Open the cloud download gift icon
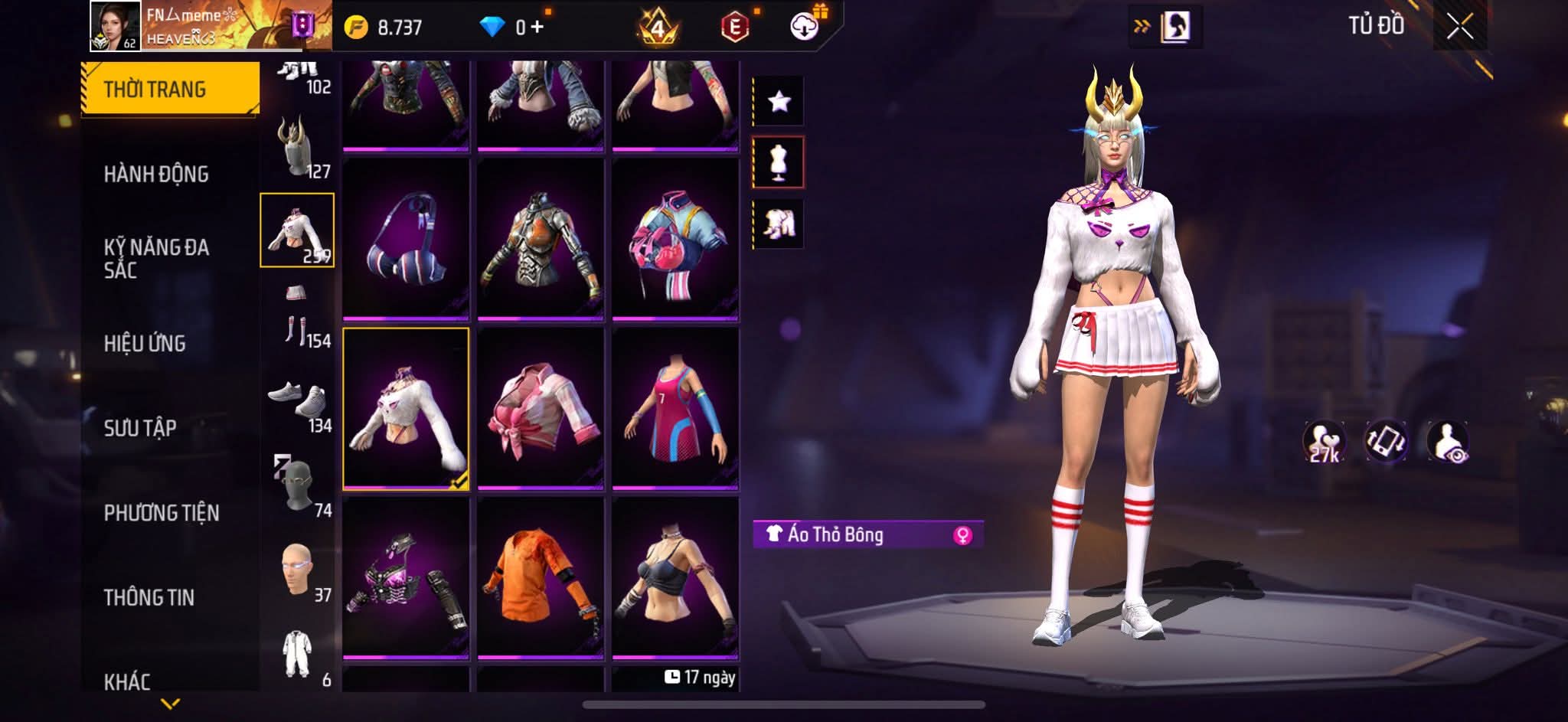The width and height of the screenshot is (1568, 722). tap(805, 27)
